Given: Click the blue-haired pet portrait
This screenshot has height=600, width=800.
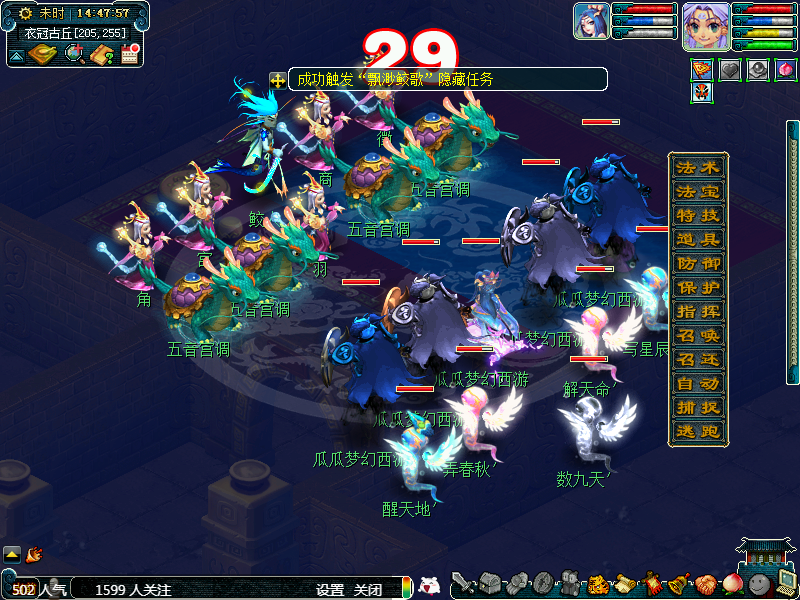Looking at the screenshot, I should (591, 21).
